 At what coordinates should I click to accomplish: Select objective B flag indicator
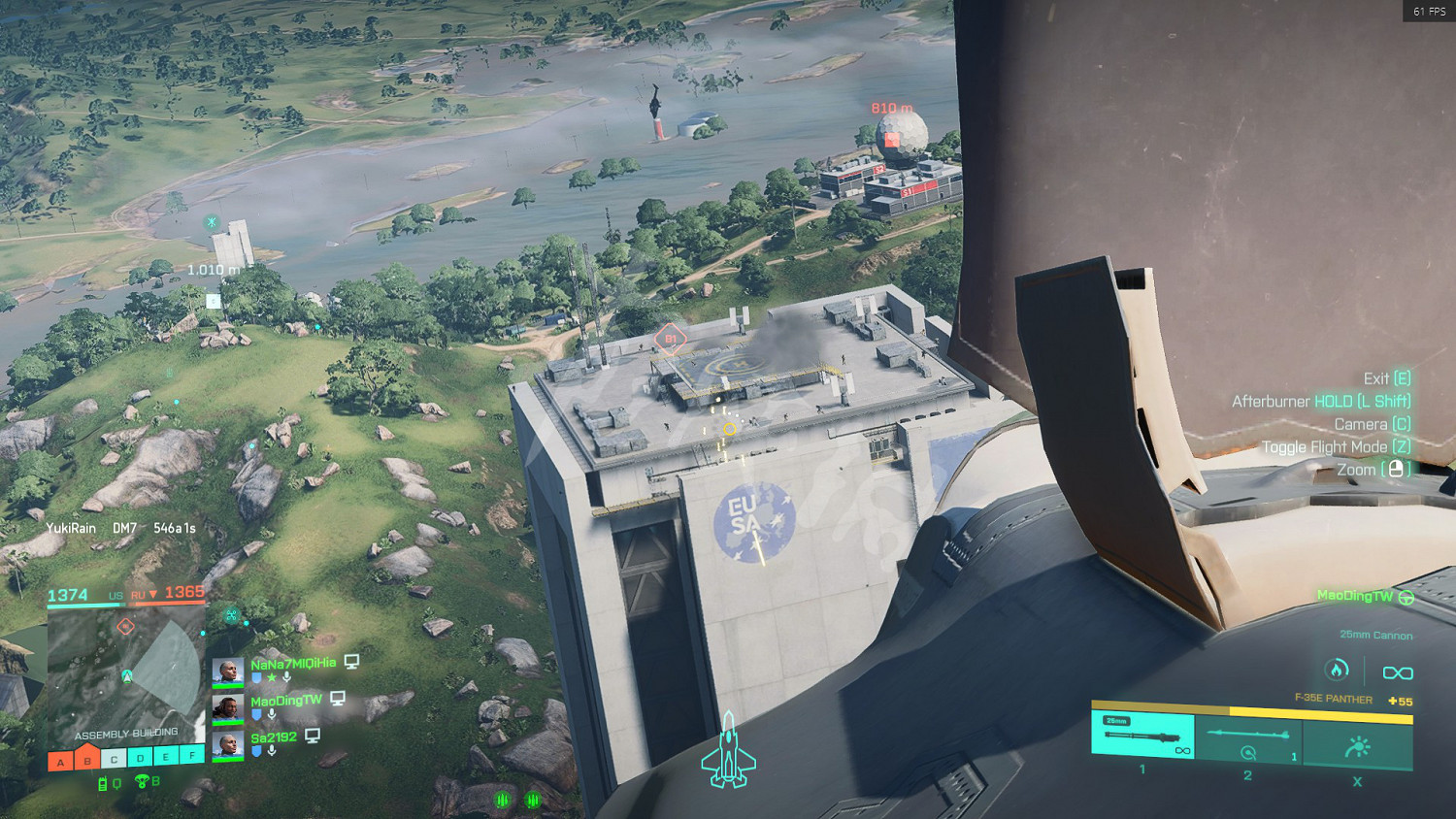pos(87,758)
